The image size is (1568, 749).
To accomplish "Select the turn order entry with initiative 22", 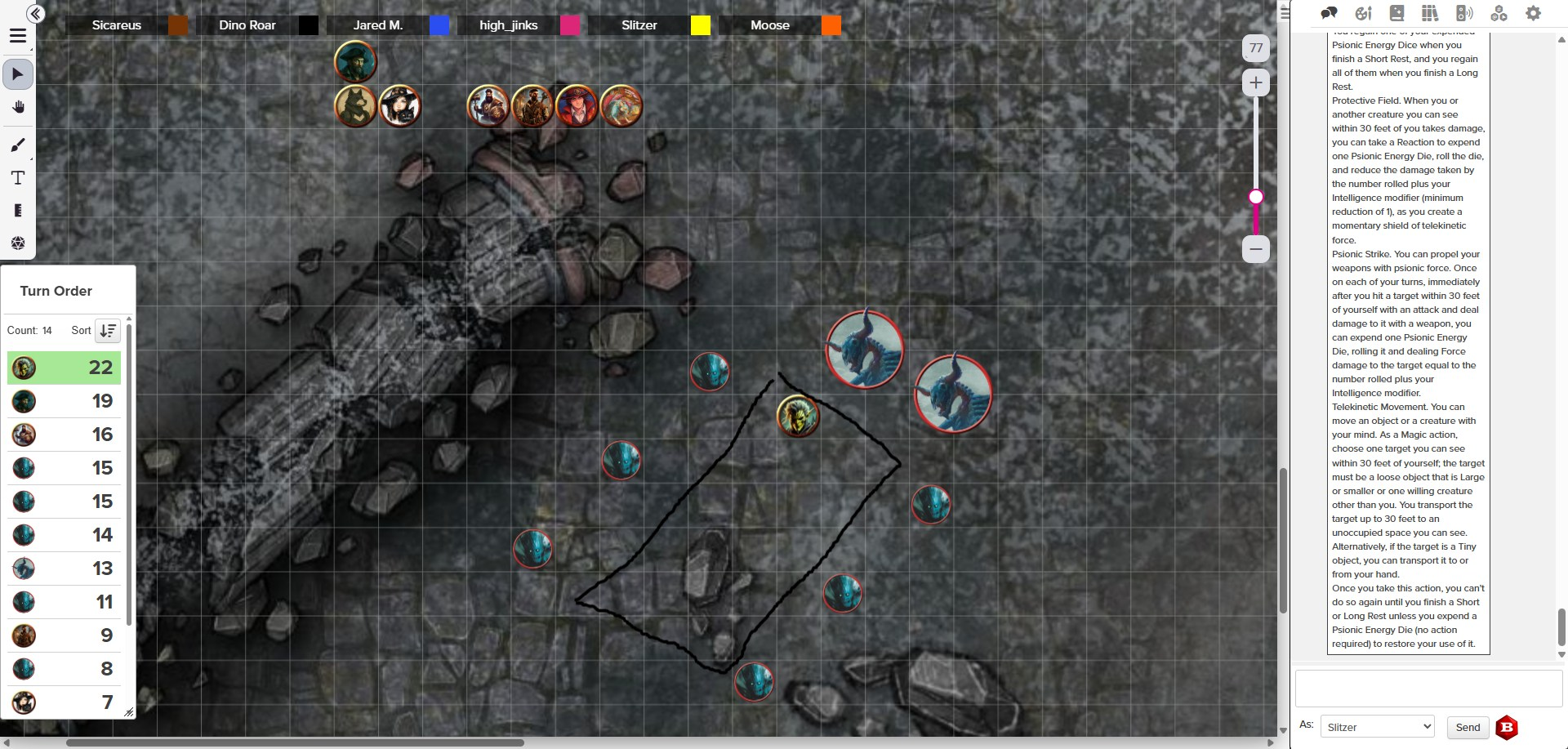I will (64, 368).
